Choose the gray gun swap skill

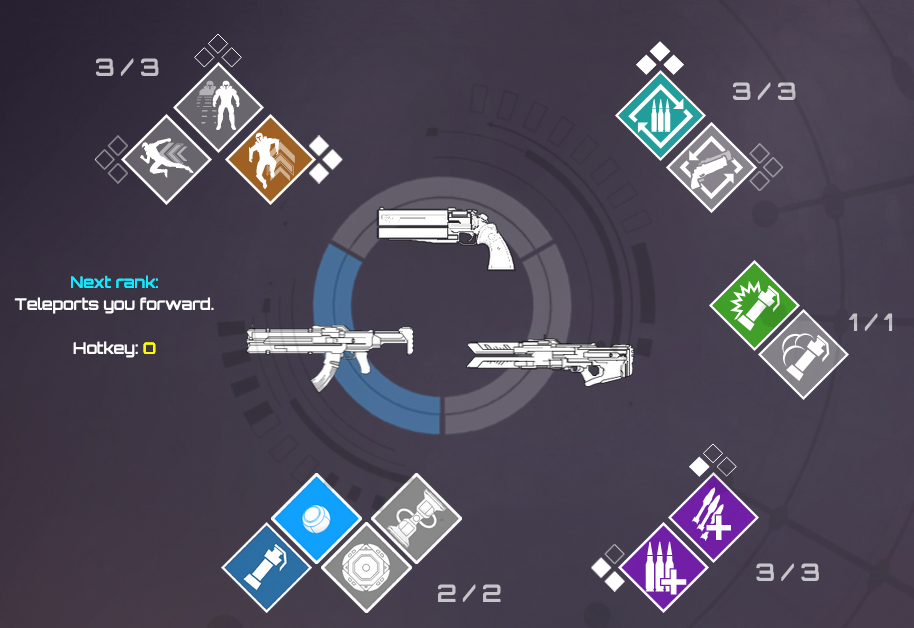pos(709,168)
